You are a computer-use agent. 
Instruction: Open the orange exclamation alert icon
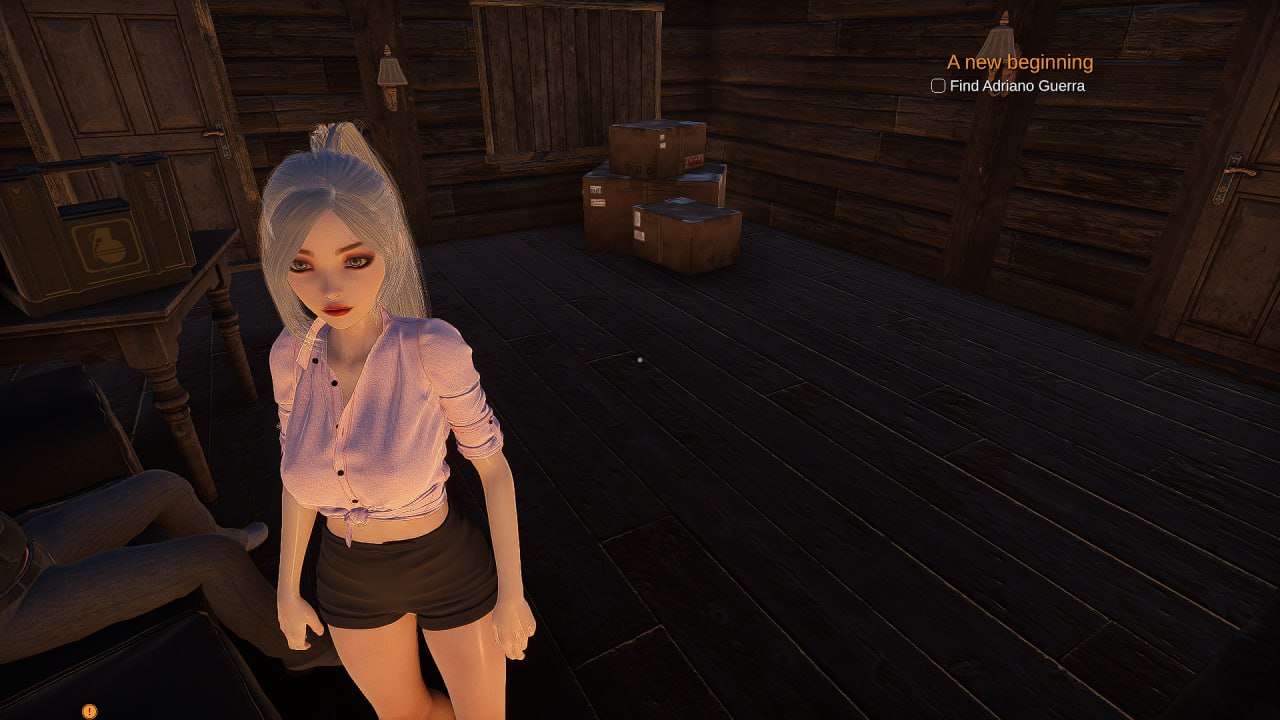89,711
